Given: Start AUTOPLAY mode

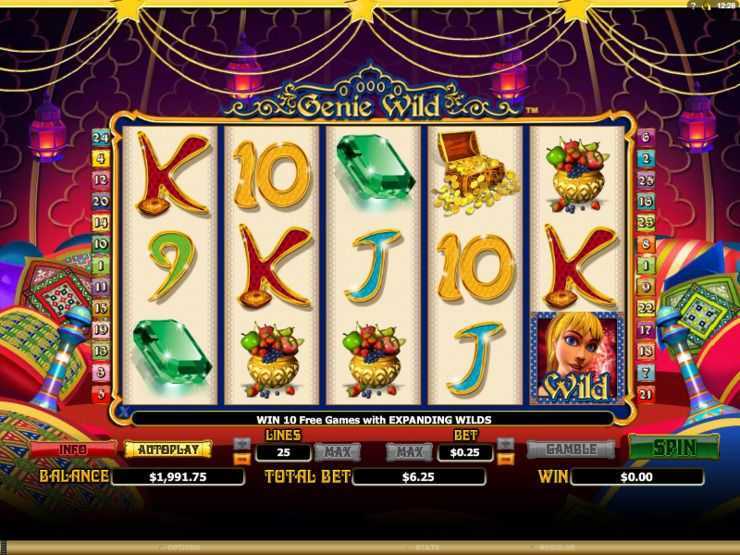Looking at the screenshot, I should [x=167, y=449].
